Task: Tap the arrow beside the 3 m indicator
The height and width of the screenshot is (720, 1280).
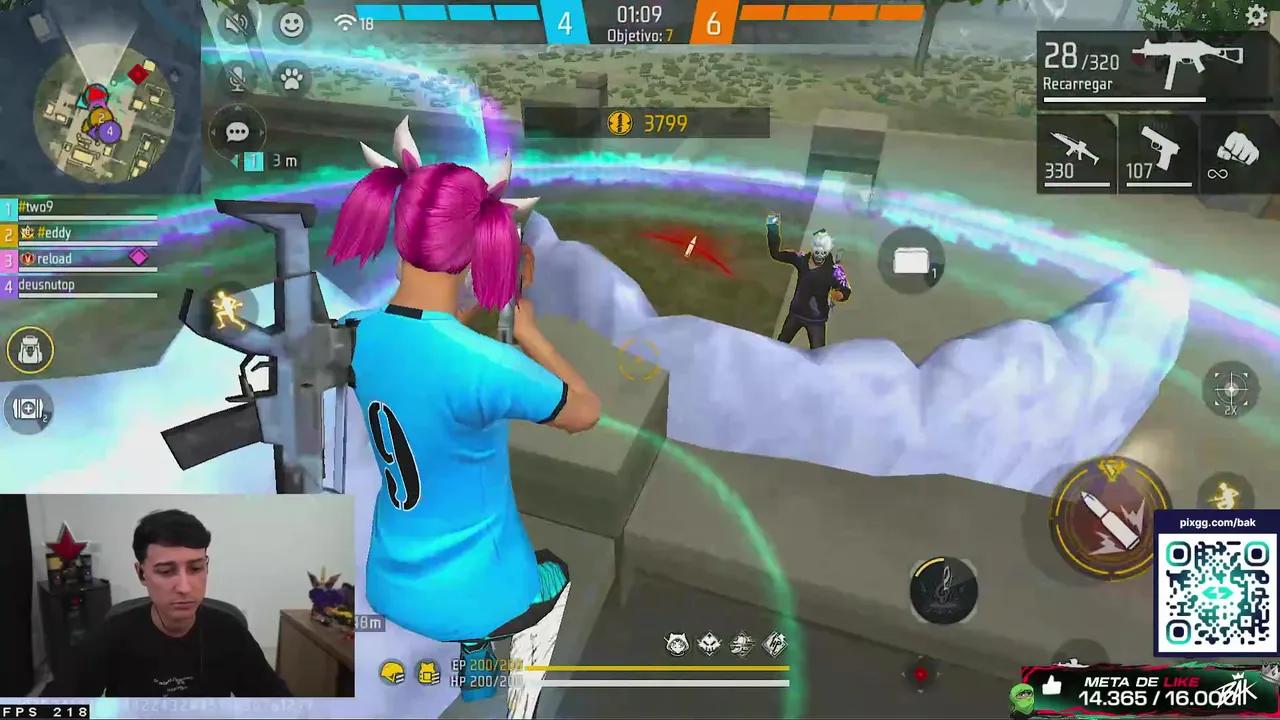Action: [236, 161]
